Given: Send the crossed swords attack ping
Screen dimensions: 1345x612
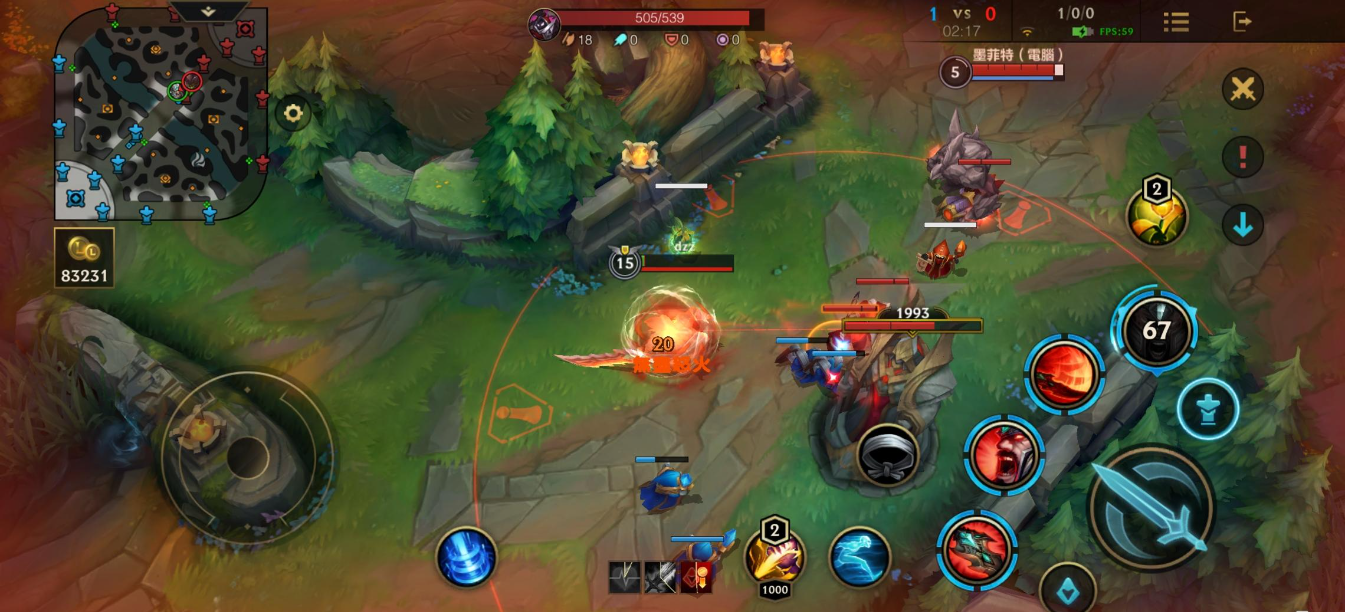Looking at the screenshot, I should click(x=1243, y=90).
